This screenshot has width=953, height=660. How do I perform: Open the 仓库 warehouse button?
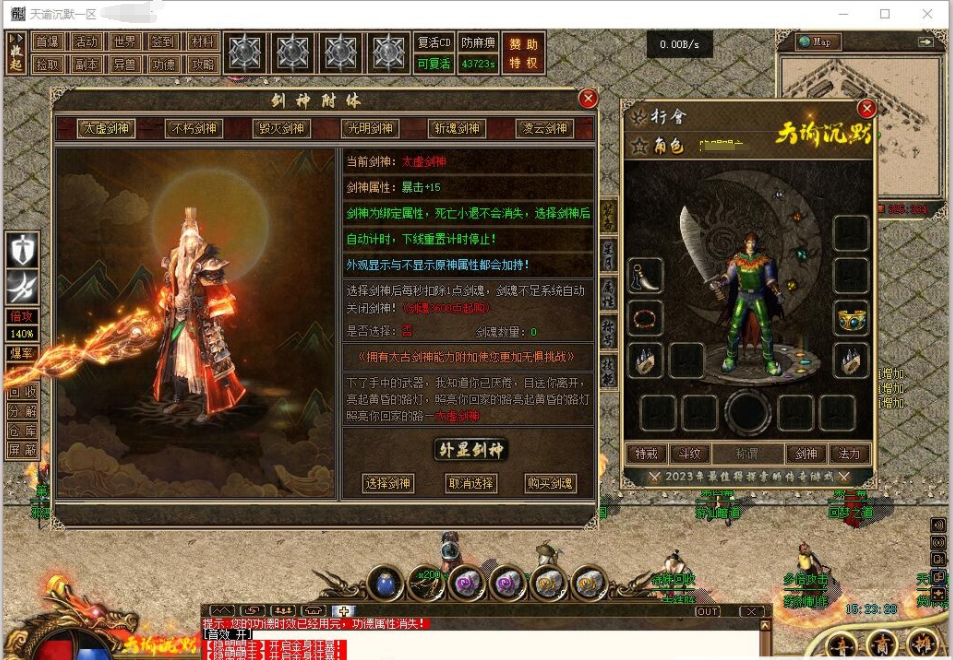click(22, 429)
